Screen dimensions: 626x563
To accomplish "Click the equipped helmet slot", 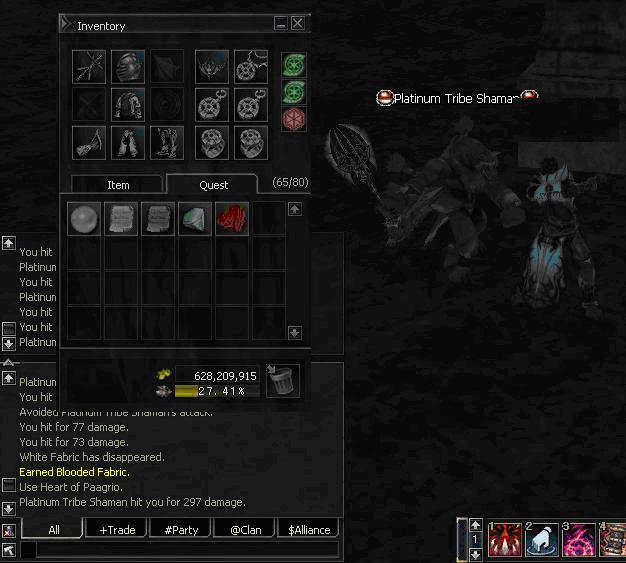I will point(128,66).
